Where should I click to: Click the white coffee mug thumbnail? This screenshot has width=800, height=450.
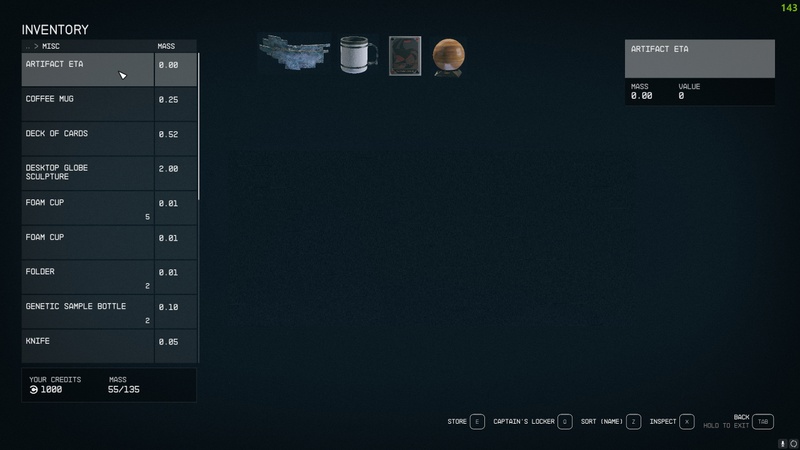click(358, 55)
